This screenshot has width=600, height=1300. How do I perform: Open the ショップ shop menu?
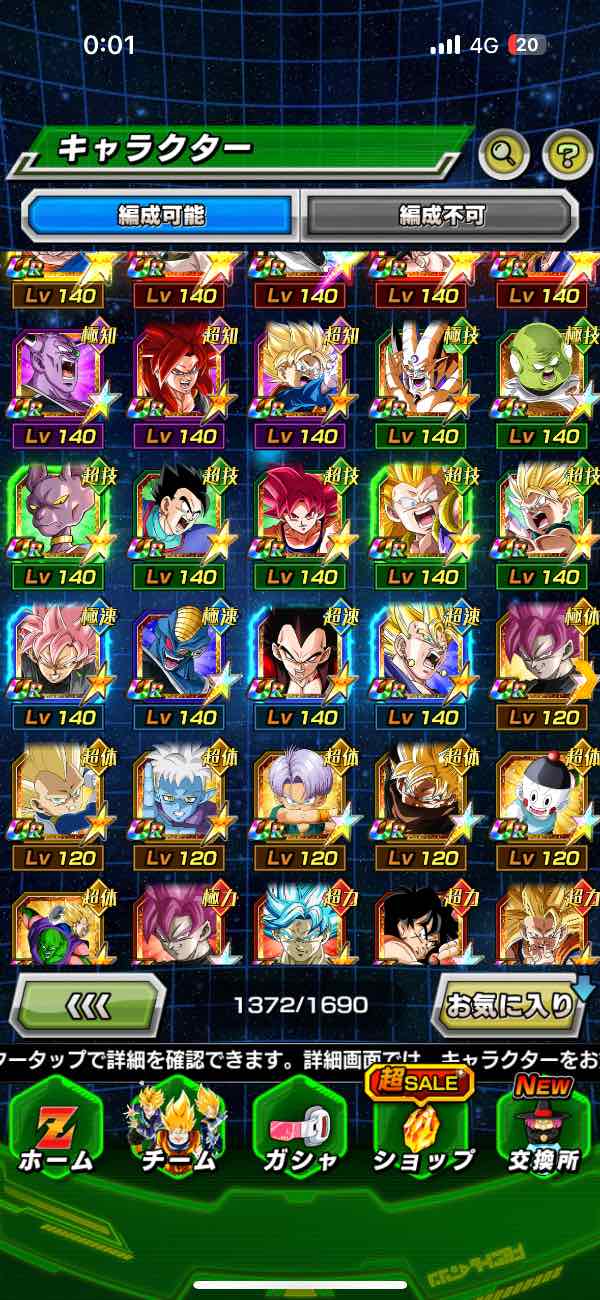[422, 1129]
